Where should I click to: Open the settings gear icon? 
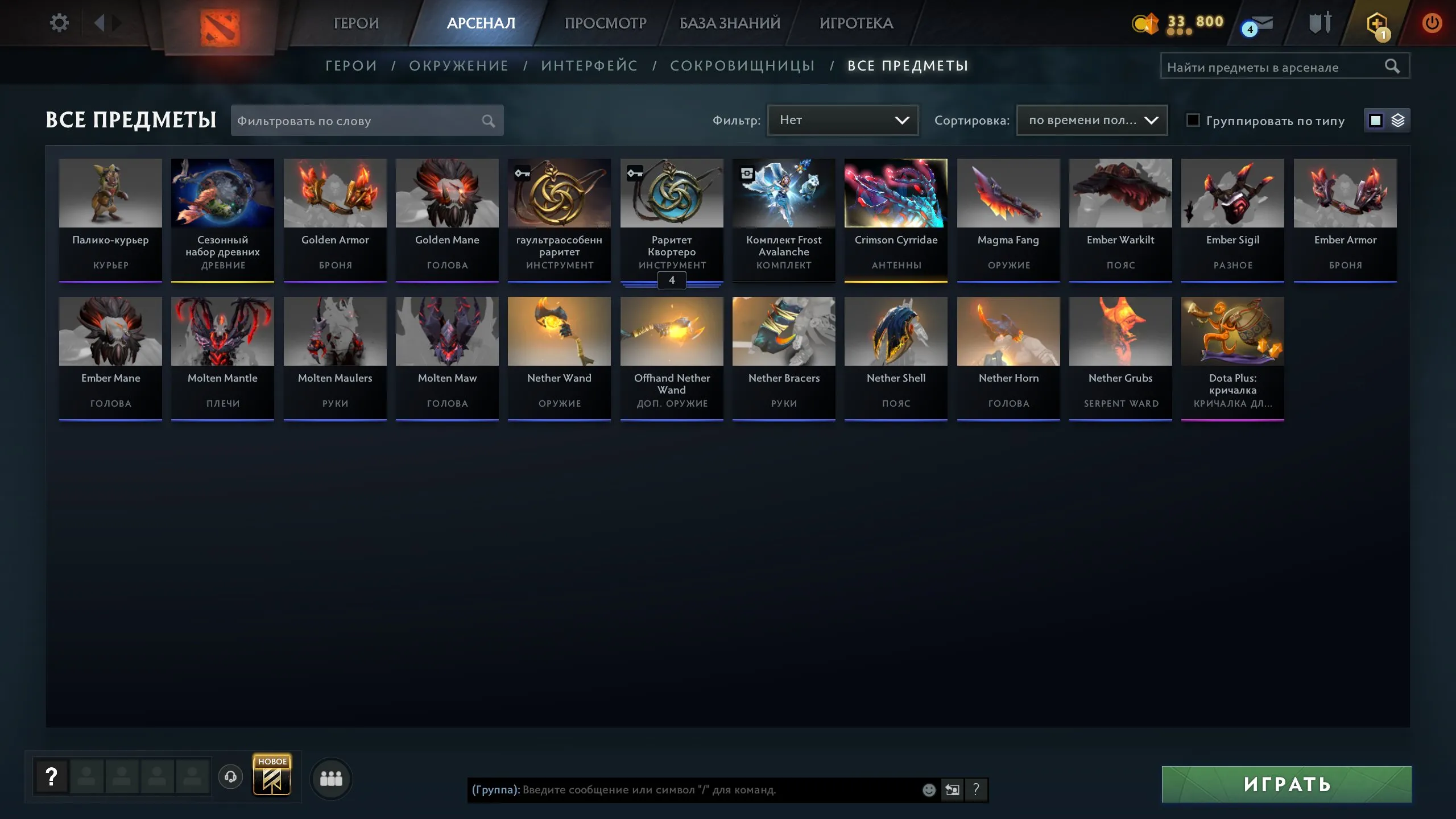59,22
